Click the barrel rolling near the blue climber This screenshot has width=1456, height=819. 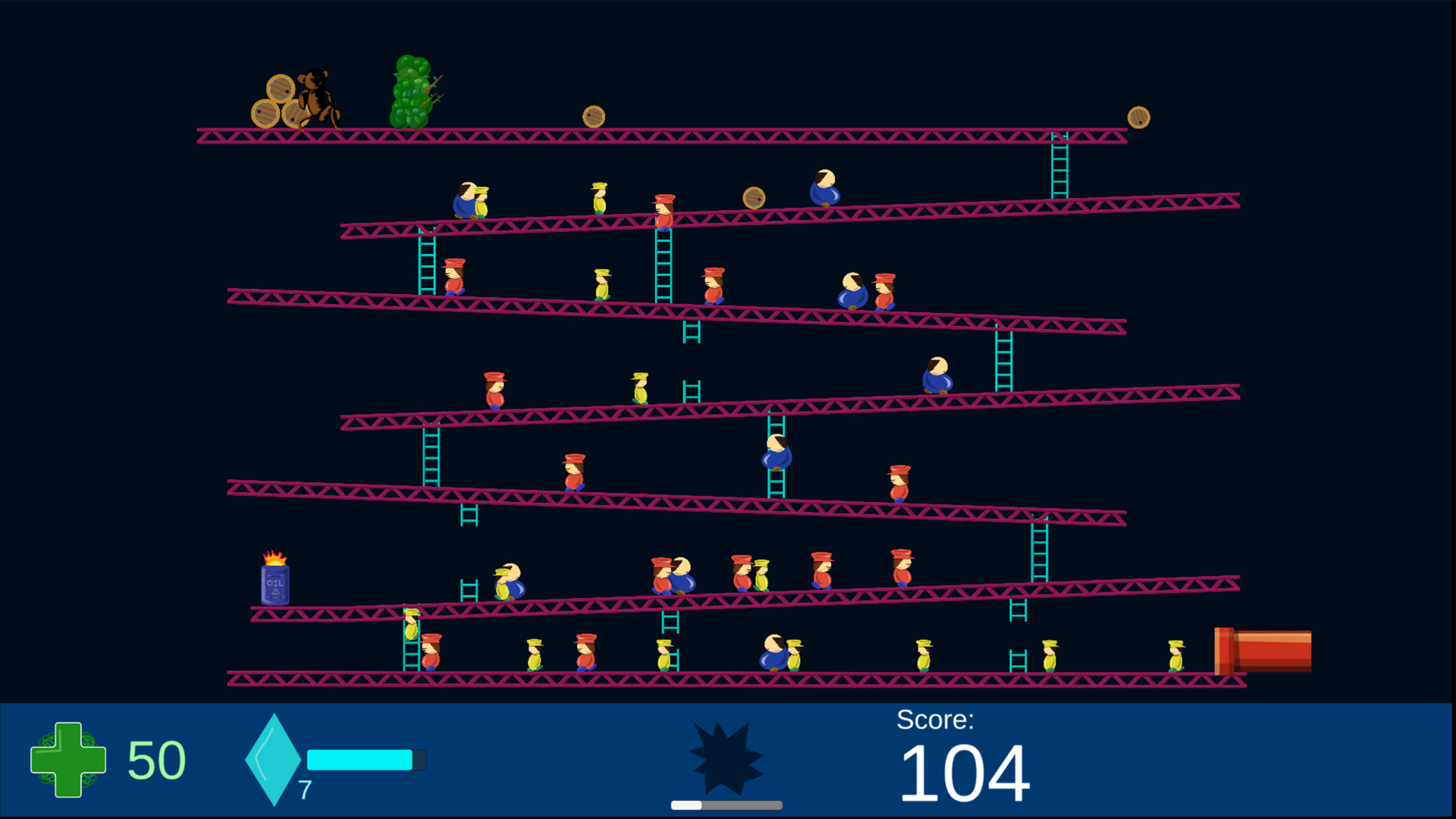753,198
